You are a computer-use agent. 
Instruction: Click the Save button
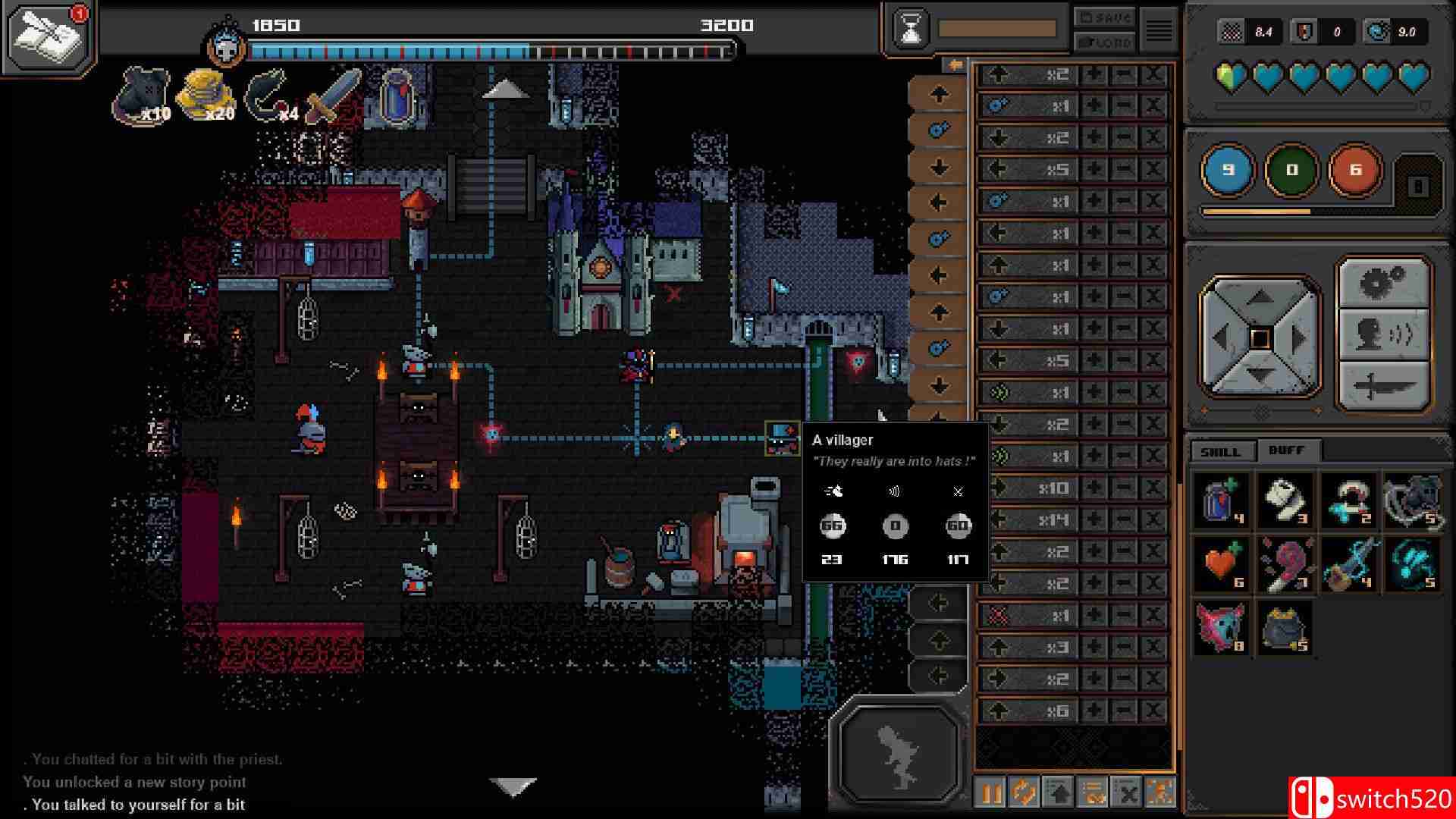coord(1103,17)
